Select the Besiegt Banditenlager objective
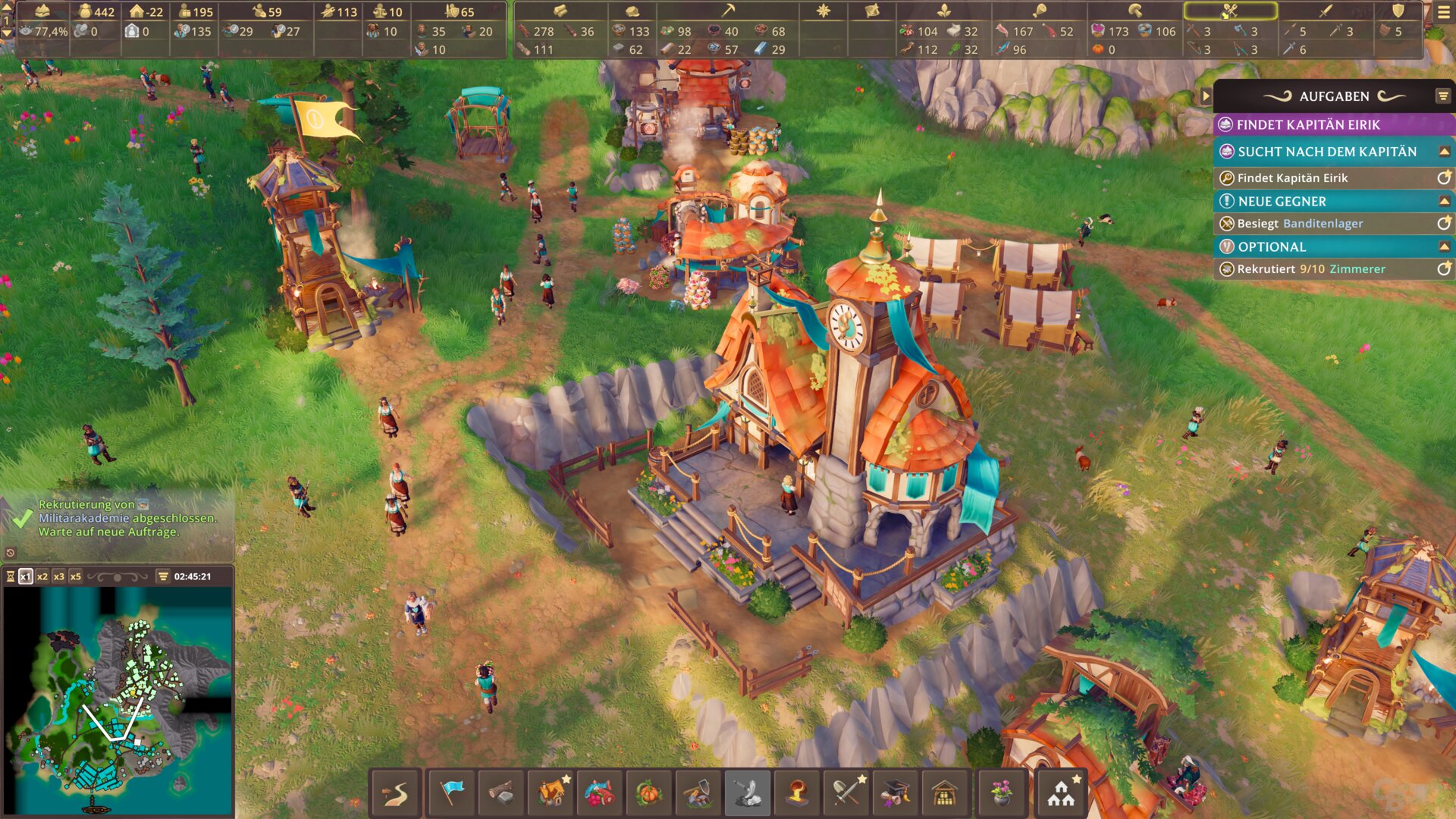Image resolution: width=1456 pixels, height=819 pixels. 1300,224
